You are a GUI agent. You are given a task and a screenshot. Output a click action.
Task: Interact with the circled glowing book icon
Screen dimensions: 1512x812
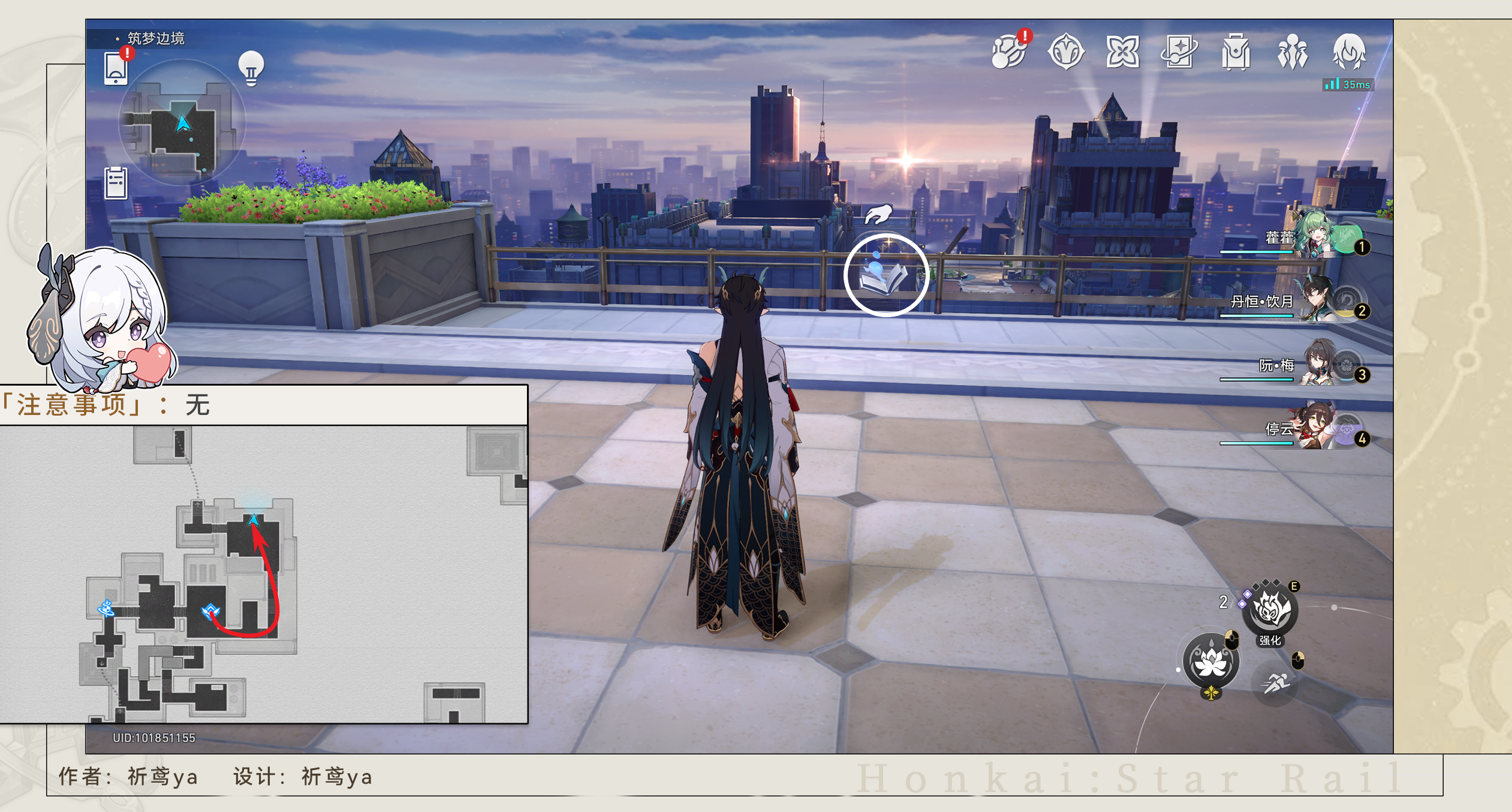[x=885, y=275]
